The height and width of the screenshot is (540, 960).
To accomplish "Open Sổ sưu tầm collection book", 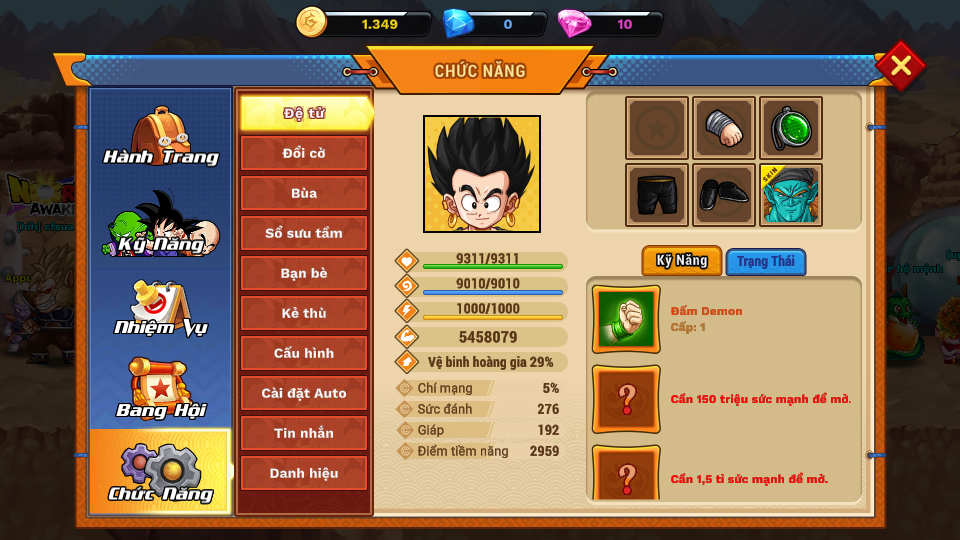I will (304, 233).
